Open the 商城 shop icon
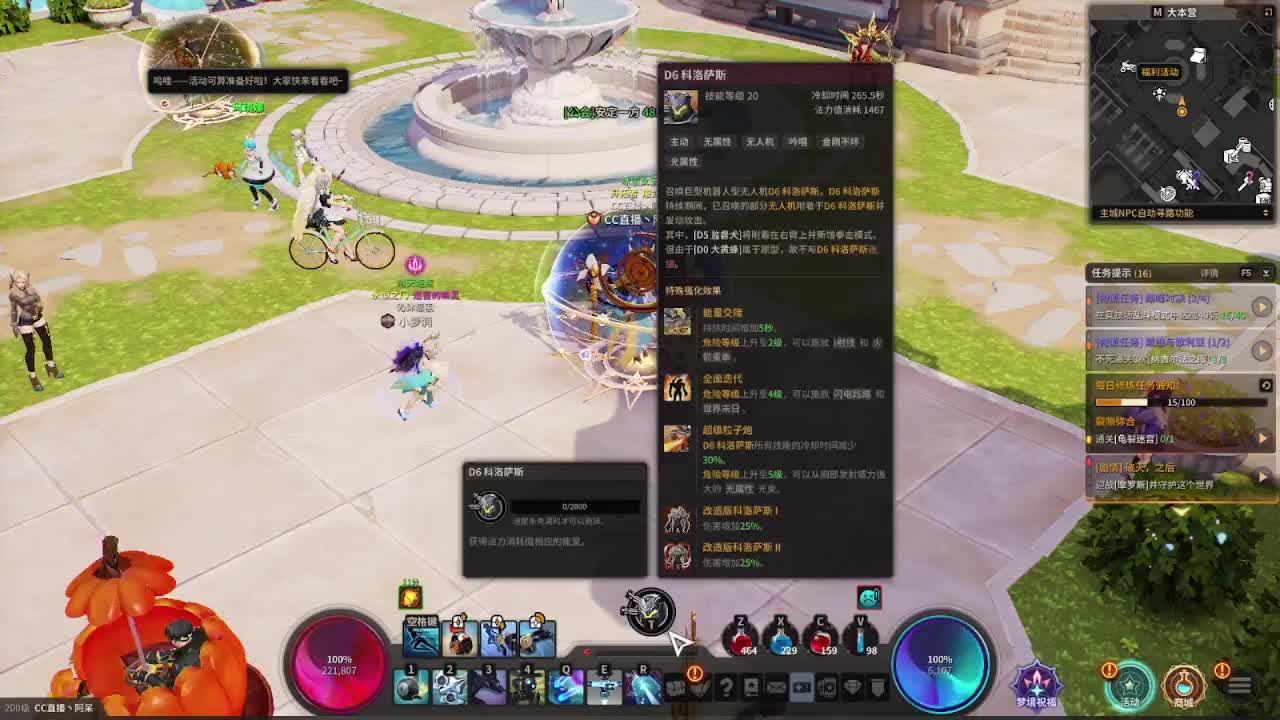 1184,684
